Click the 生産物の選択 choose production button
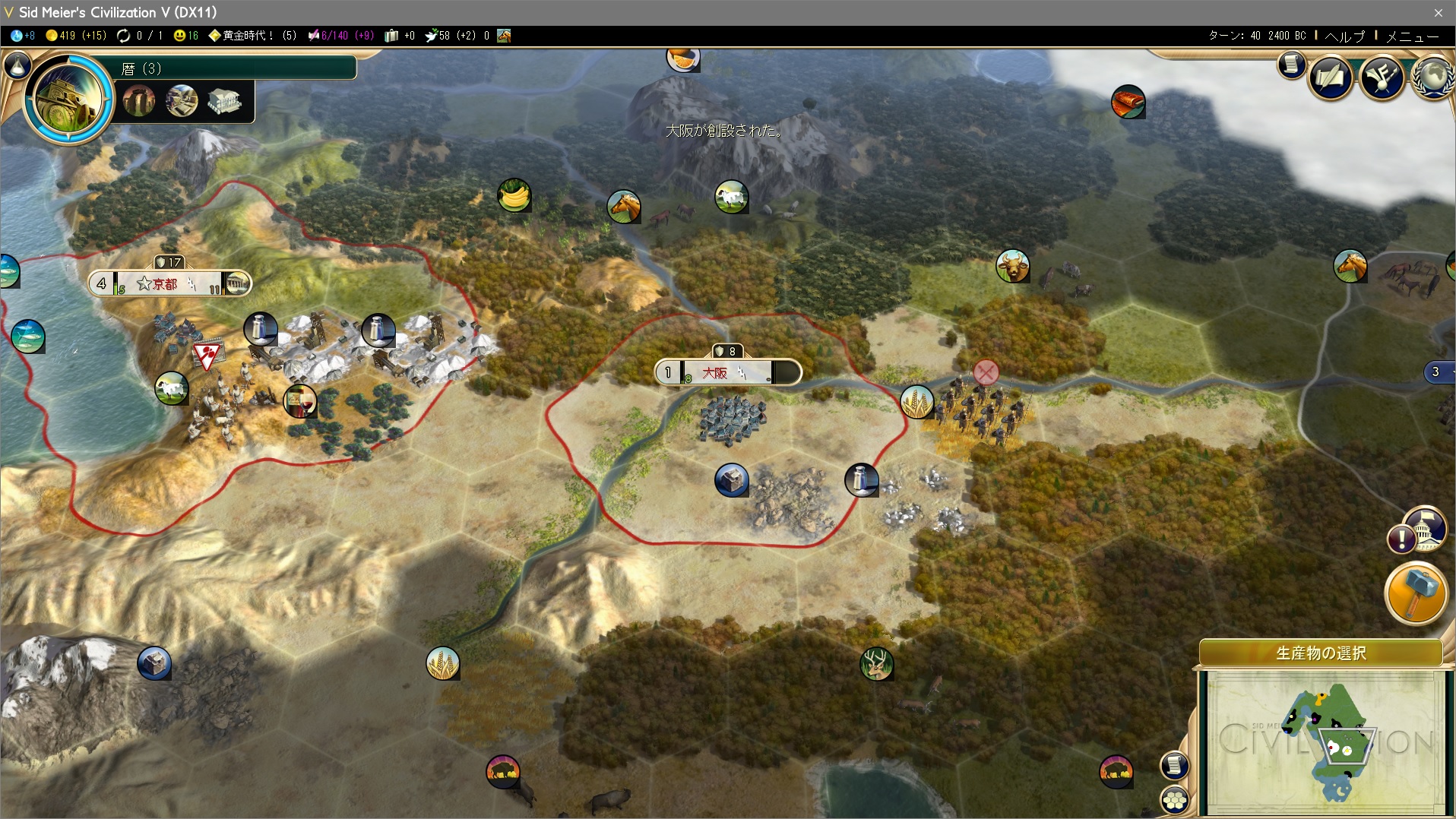1456x819 pixels. [x=1321, y=653]
